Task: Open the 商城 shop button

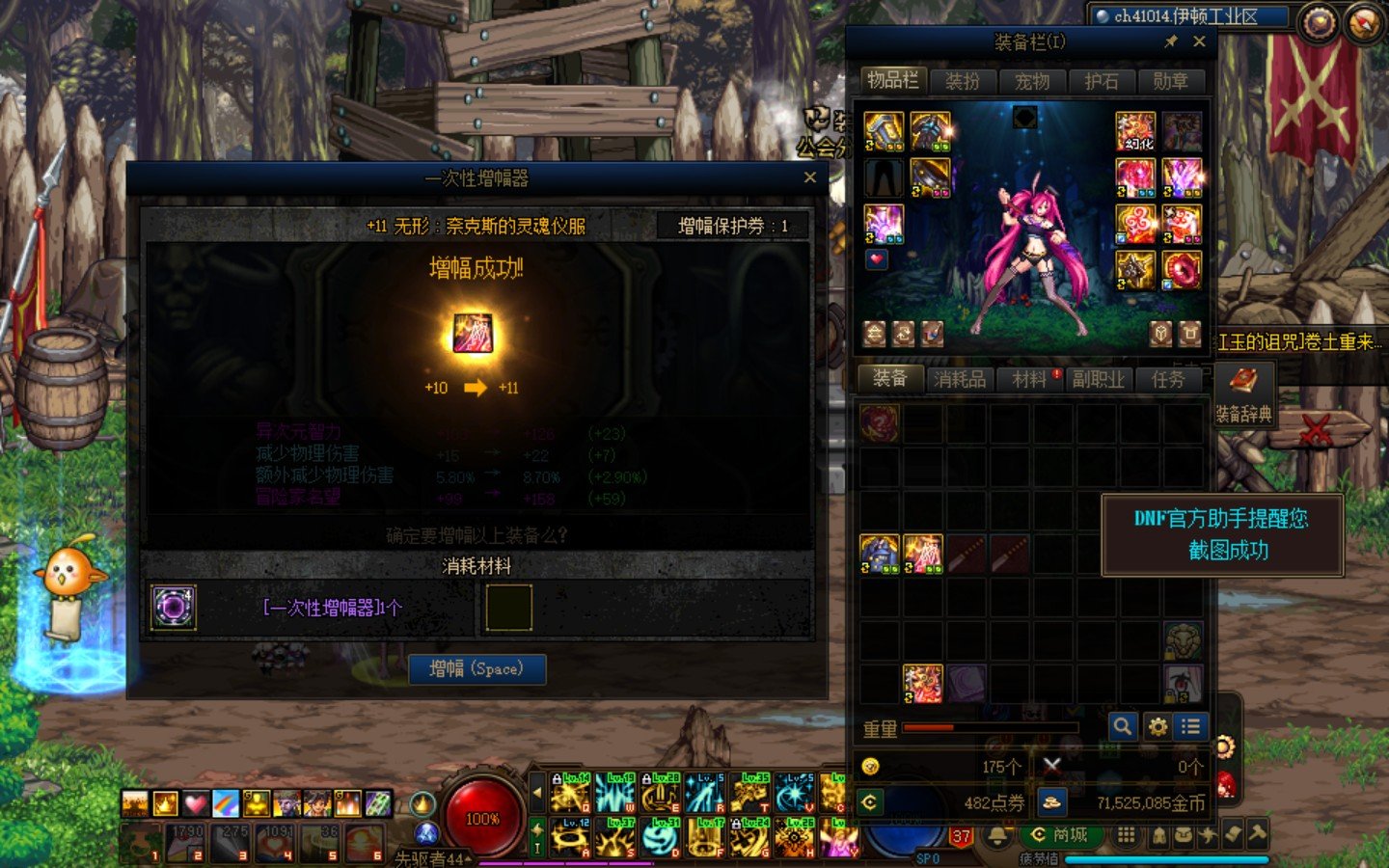Action: pos(1059,834)
